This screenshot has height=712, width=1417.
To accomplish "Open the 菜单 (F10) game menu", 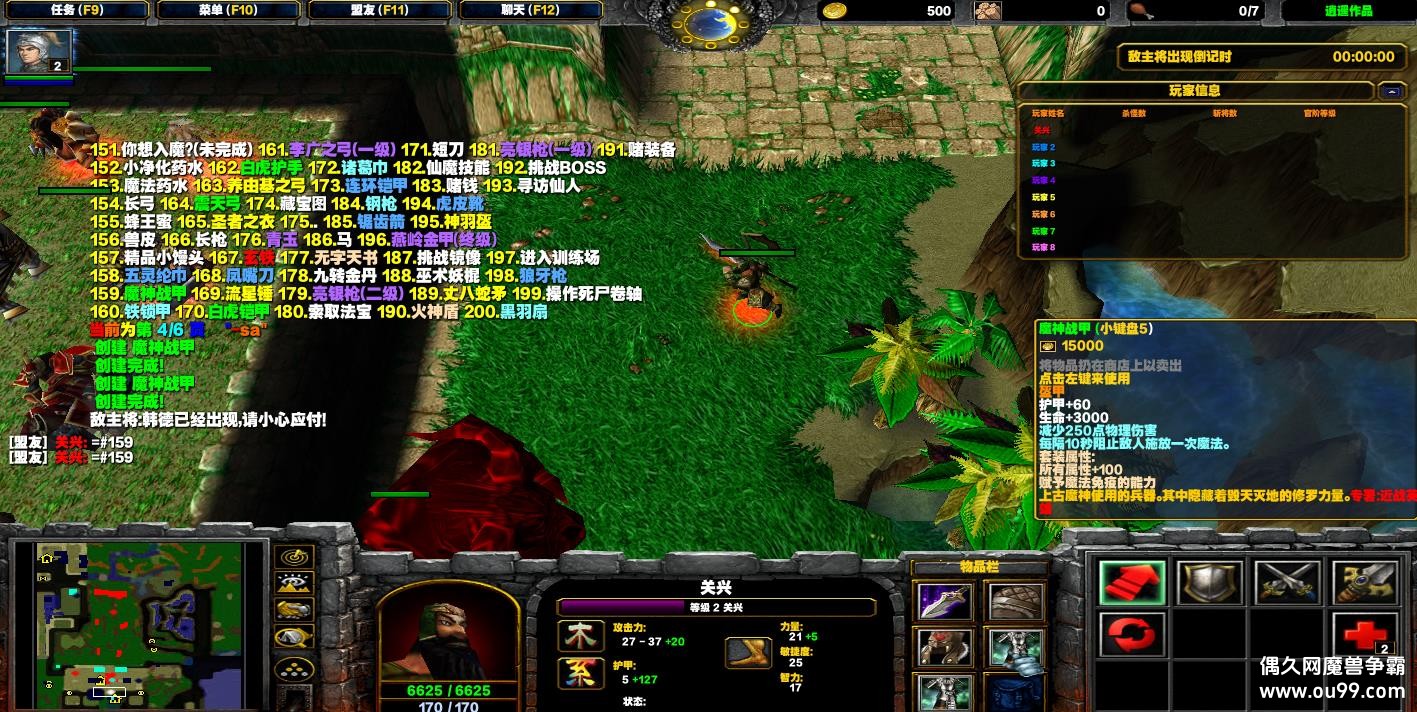I will coord(228,10).
